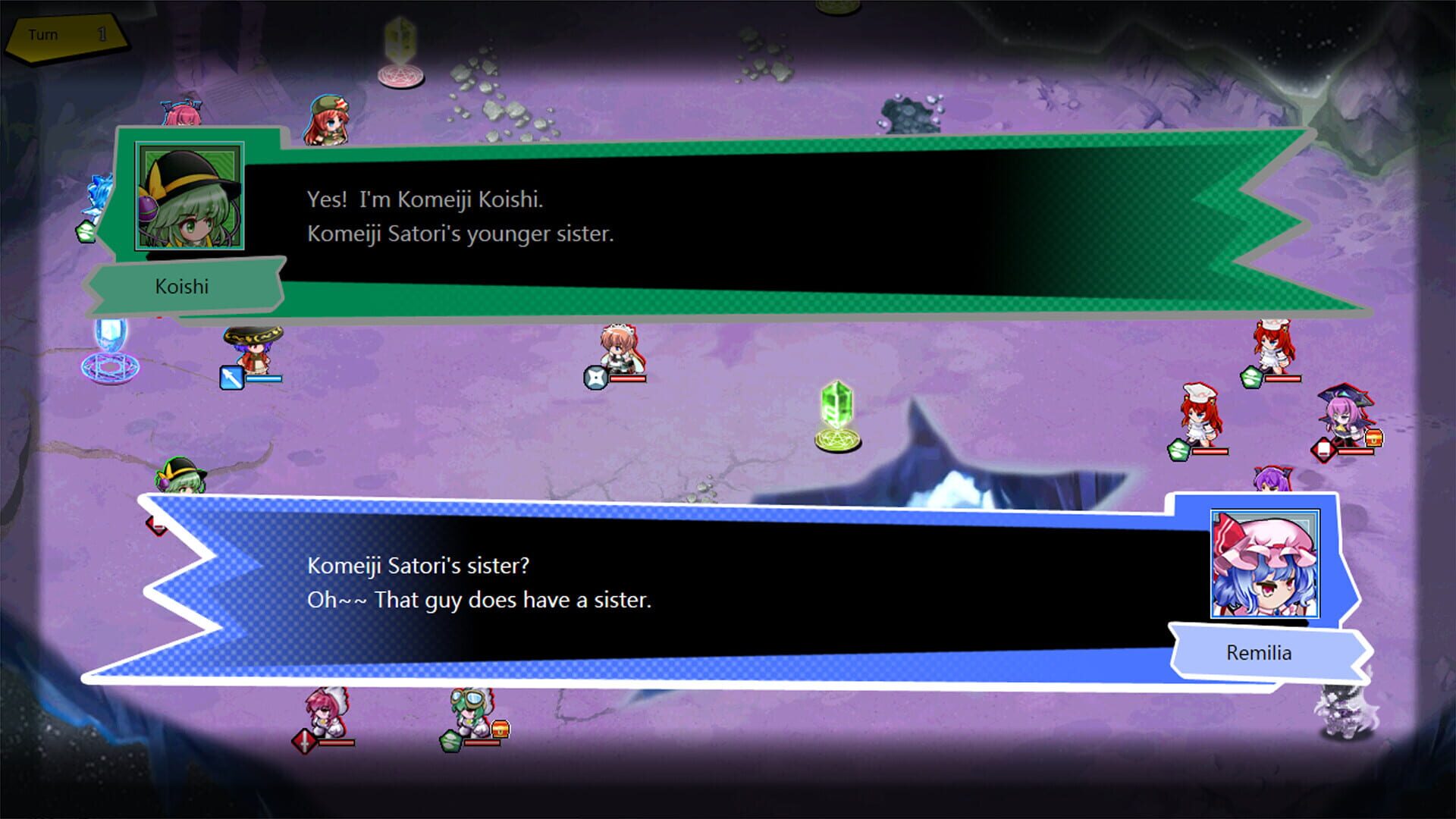
Task: Click the treasure chest next to the goggled character
Action: (500, 732)
